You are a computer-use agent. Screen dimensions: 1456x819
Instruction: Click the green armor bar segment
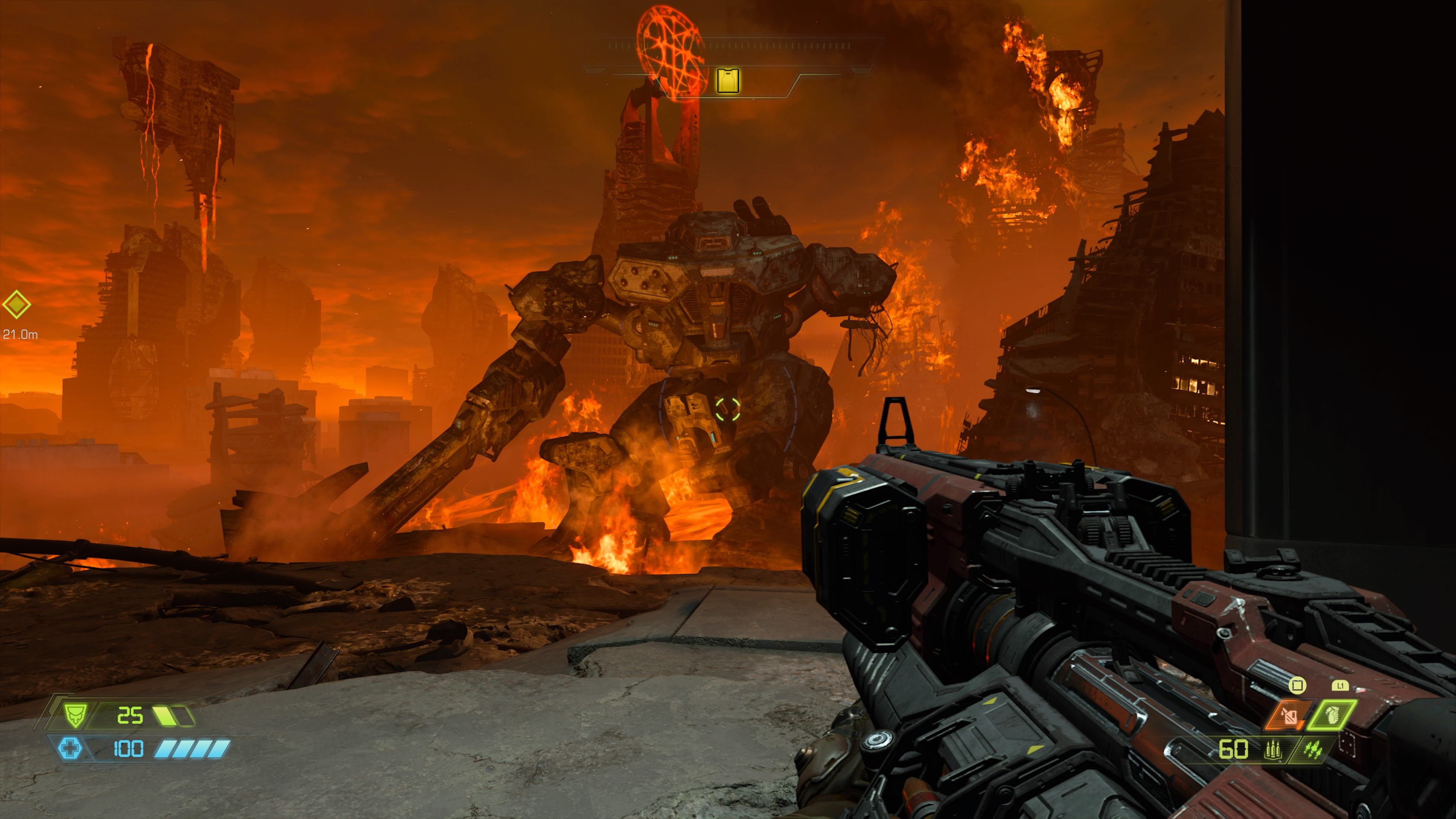pos(164,717)
